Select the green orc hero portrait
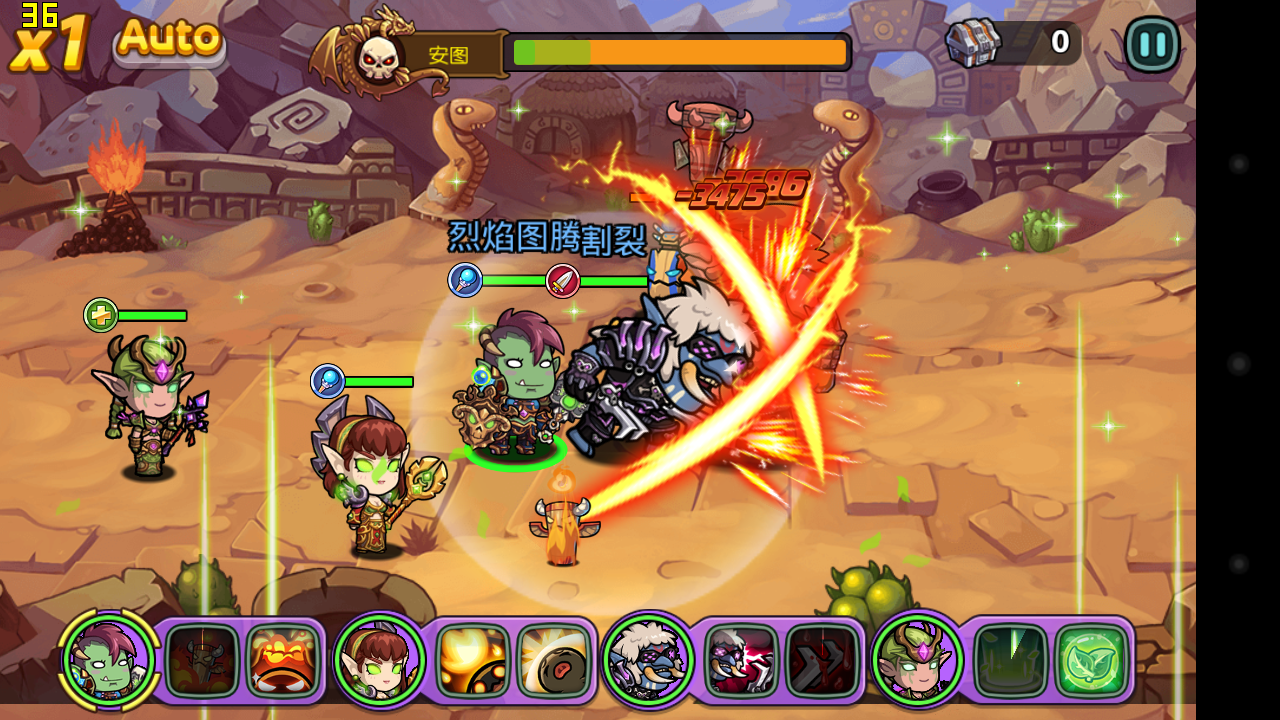 [108, 659]
